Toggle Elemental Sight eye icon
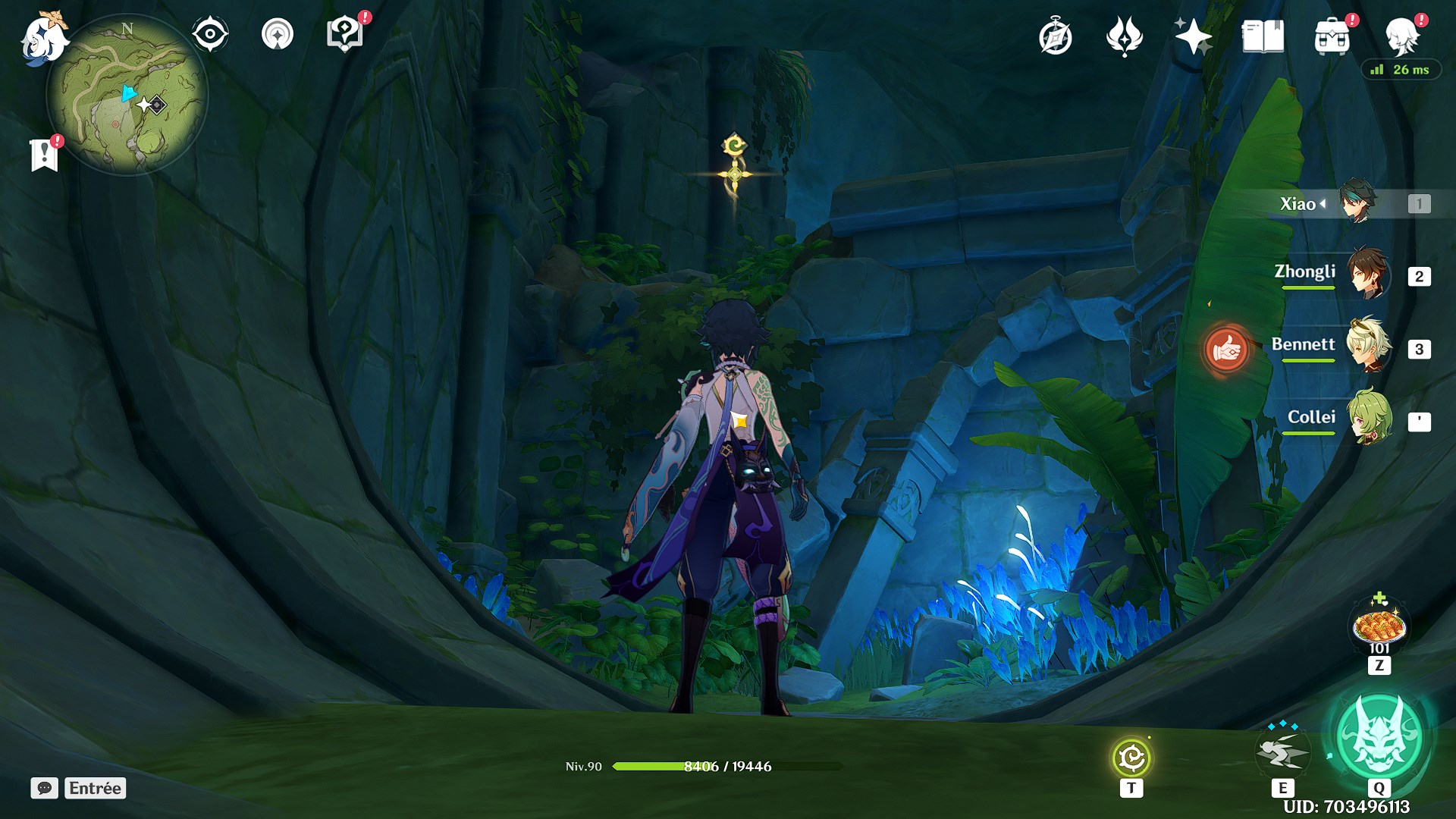1456x819 pixels. [209, 34]
